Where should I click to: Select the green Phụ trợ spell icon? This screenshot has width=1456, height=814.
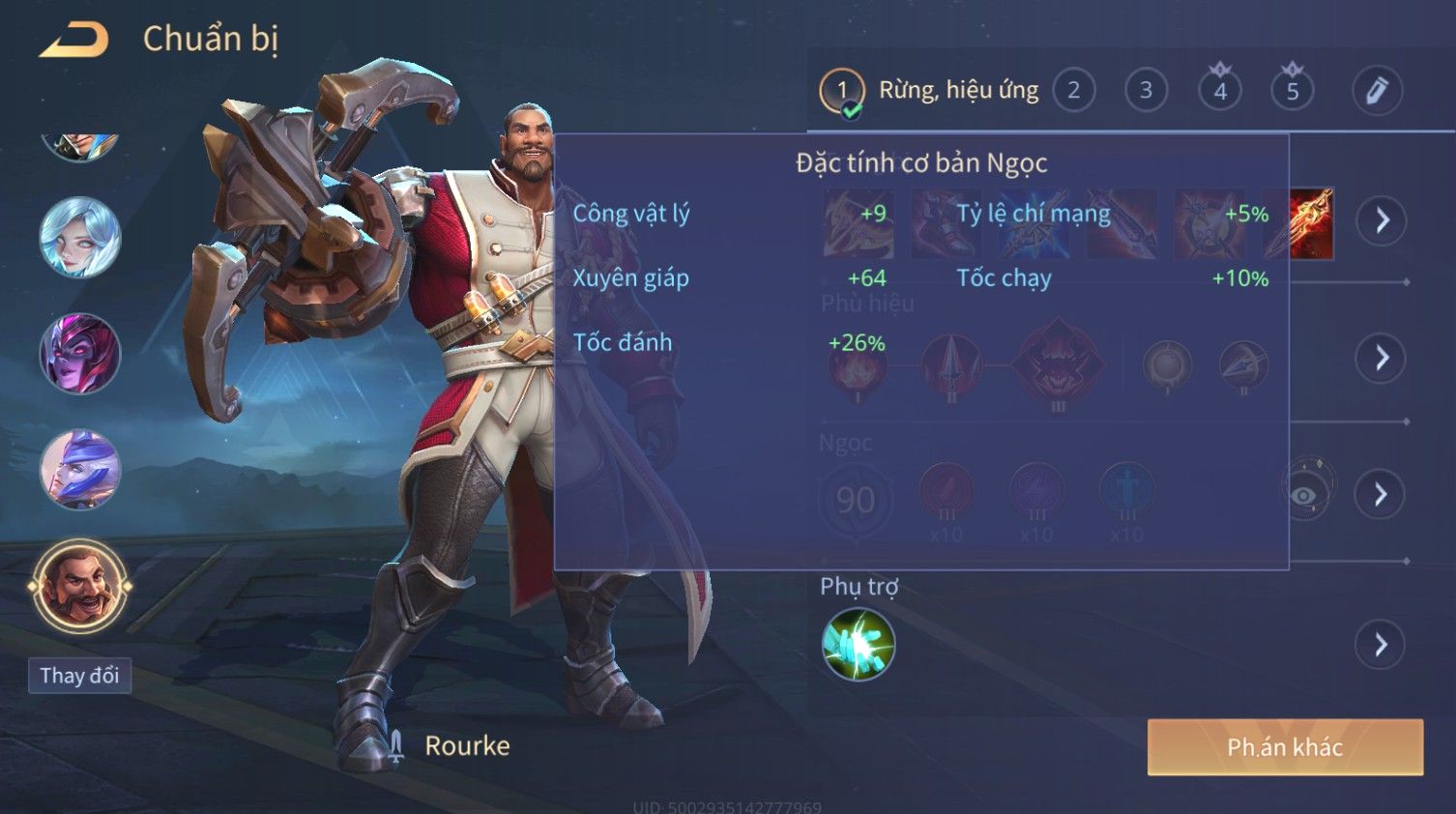pos(858,644)
